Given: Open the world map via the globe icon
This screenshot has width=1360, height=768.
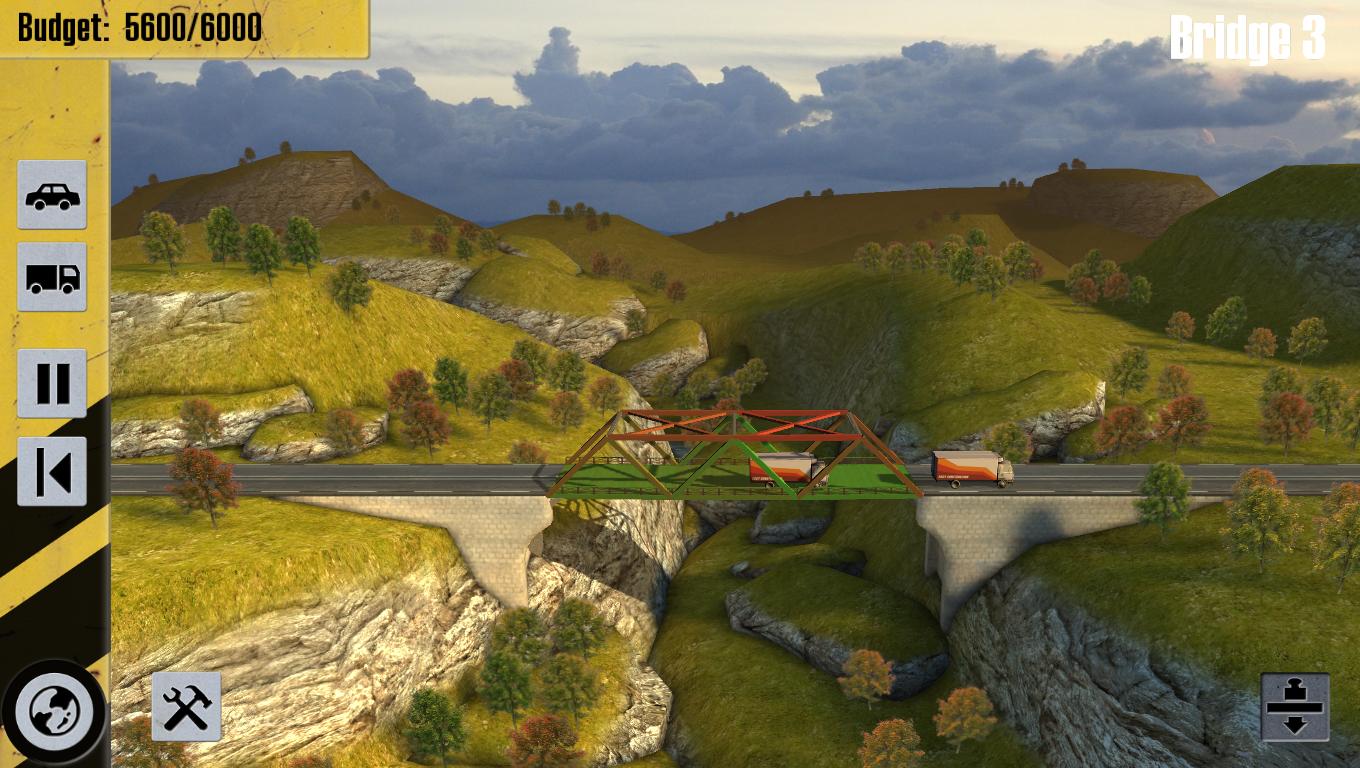Looking at the screenshot, I should pyautogui.click(x=51, y=710).
